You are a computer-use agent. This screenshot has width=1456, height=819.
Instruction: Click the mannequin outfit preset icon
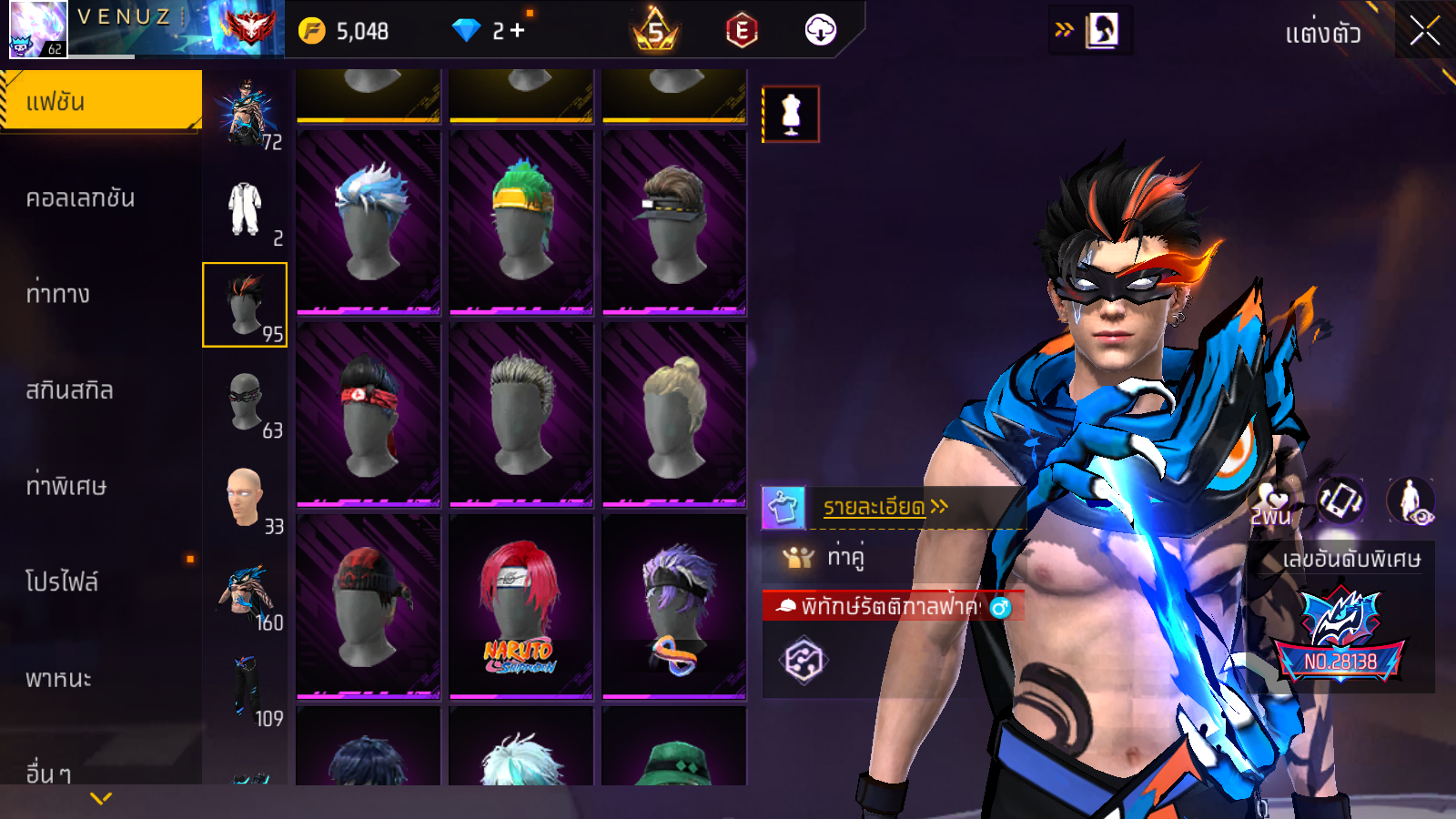click(791, 115)
